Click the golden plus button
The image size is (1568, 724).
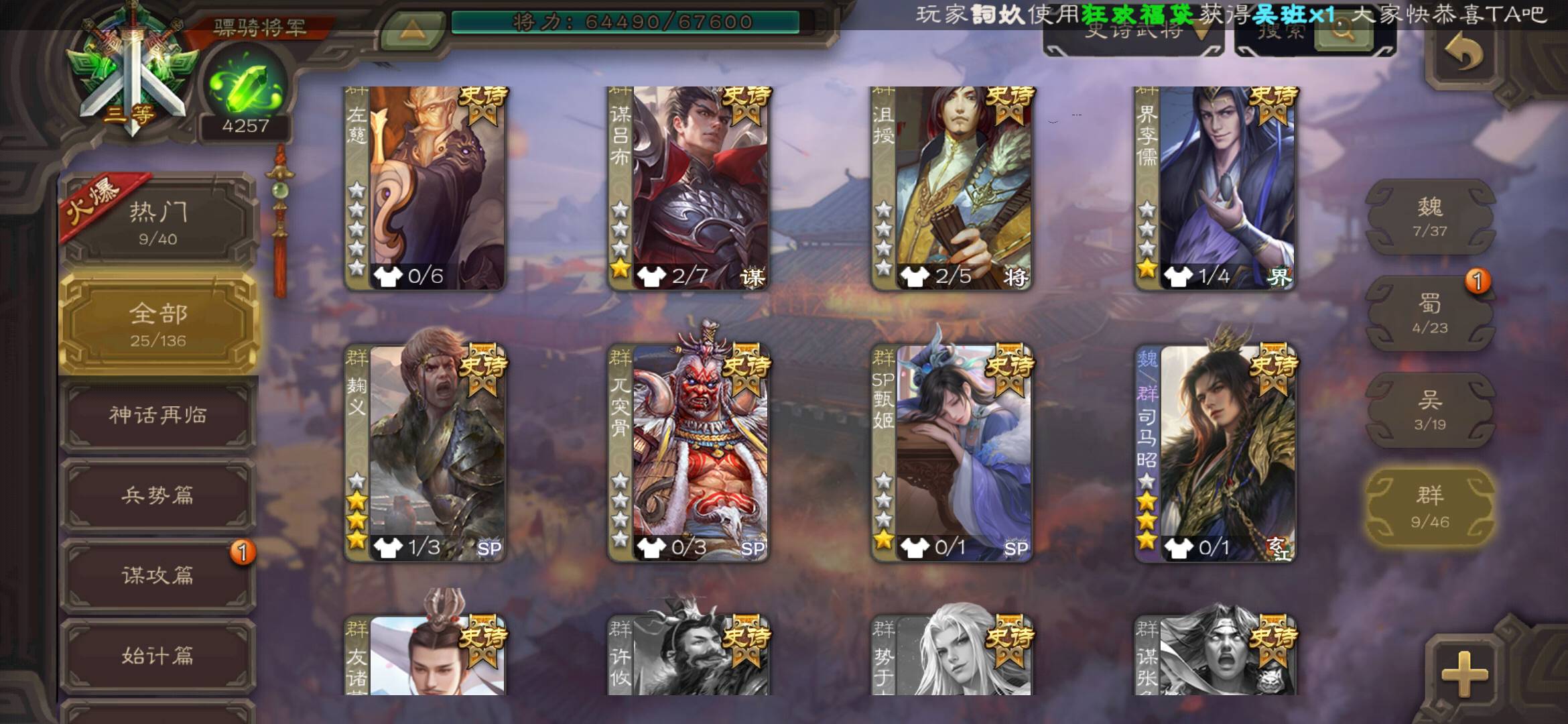(1465, 672)
